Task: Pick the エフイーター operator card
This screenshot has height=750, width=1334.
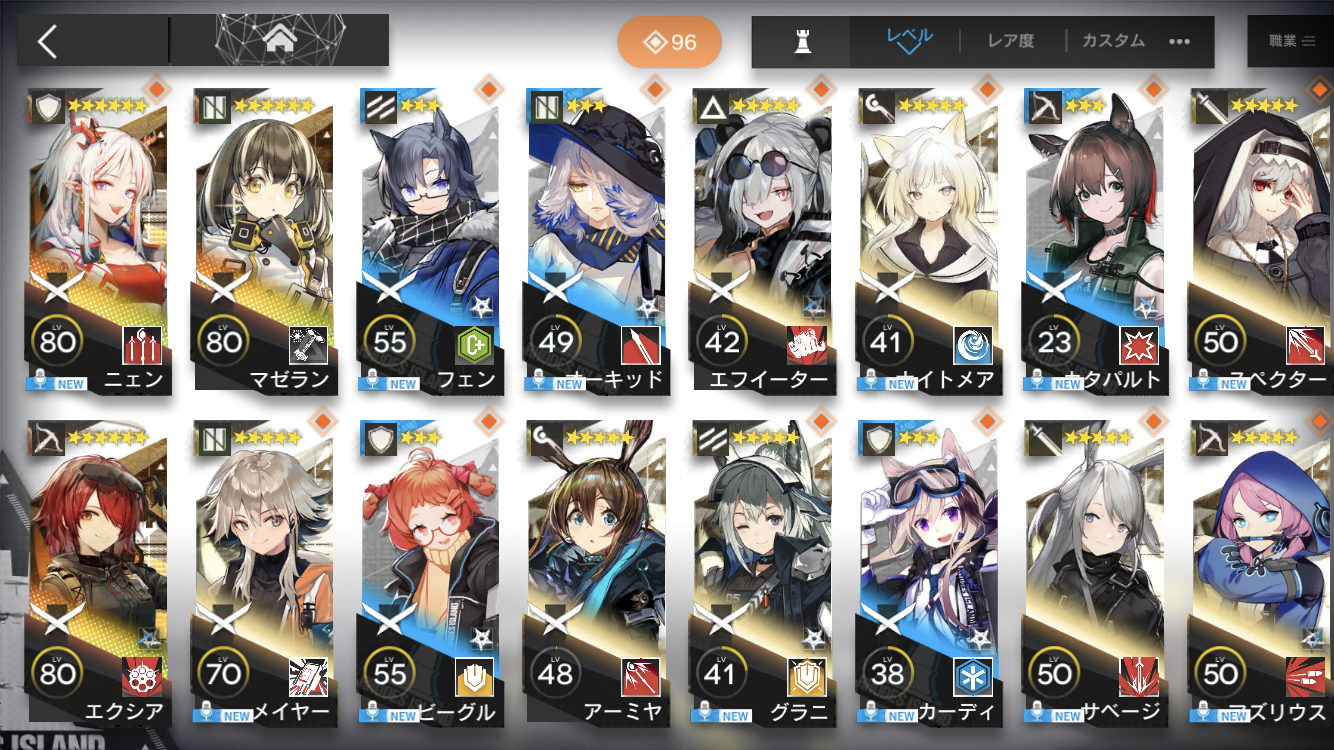Action: [762, 240]
